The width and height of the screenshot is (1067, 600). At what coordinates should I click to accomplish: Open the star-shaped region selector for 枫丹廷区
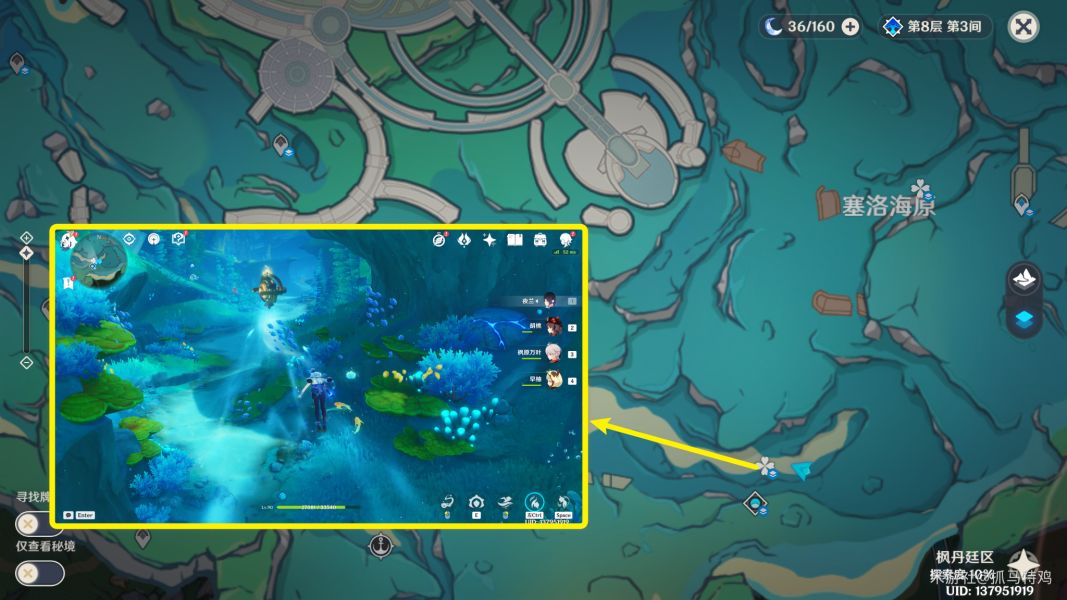1022,565
